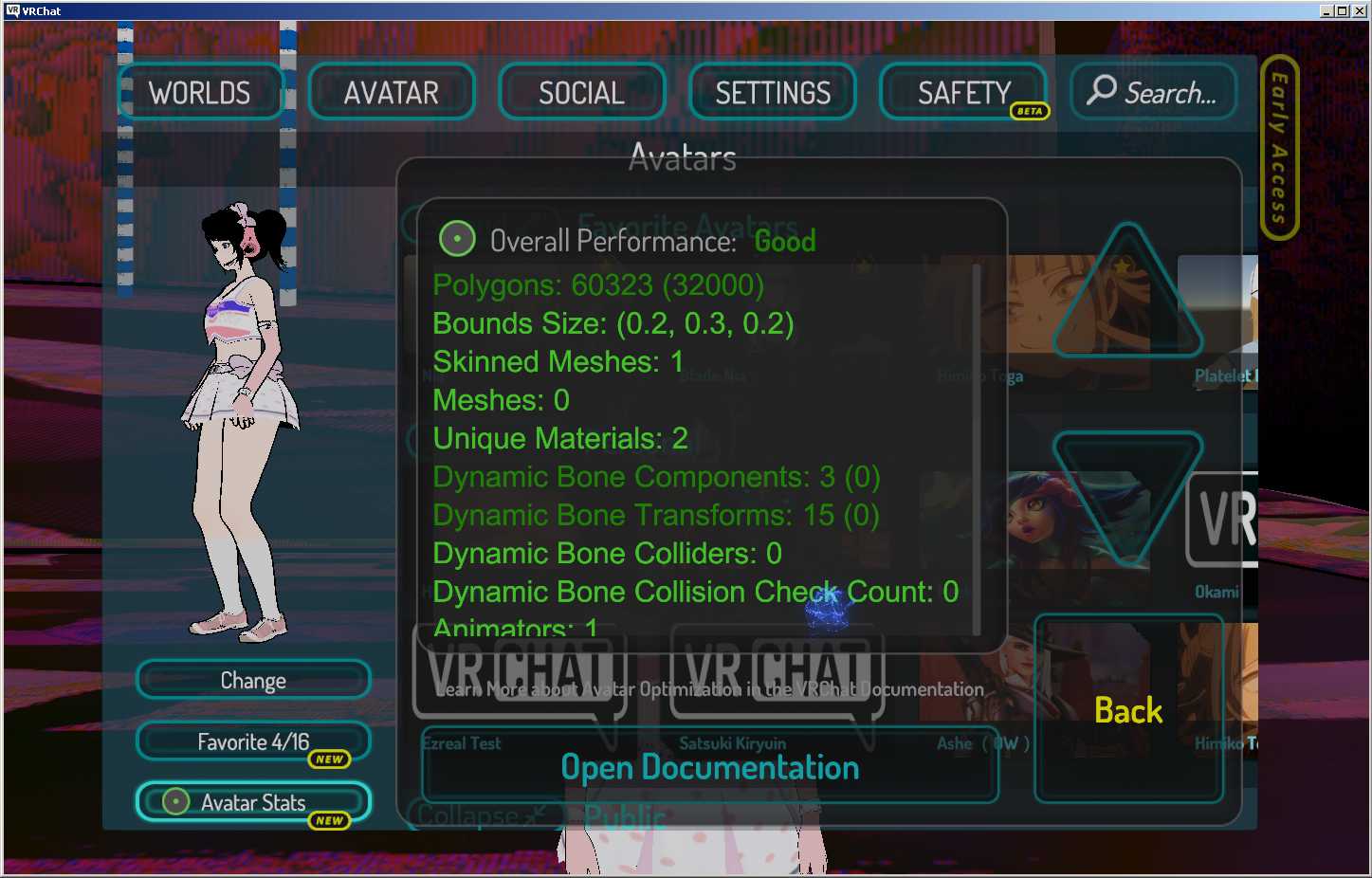Open Documentation for avatar optimization
The height and width of the screenshot is (878, 1372).
[709, 767]
